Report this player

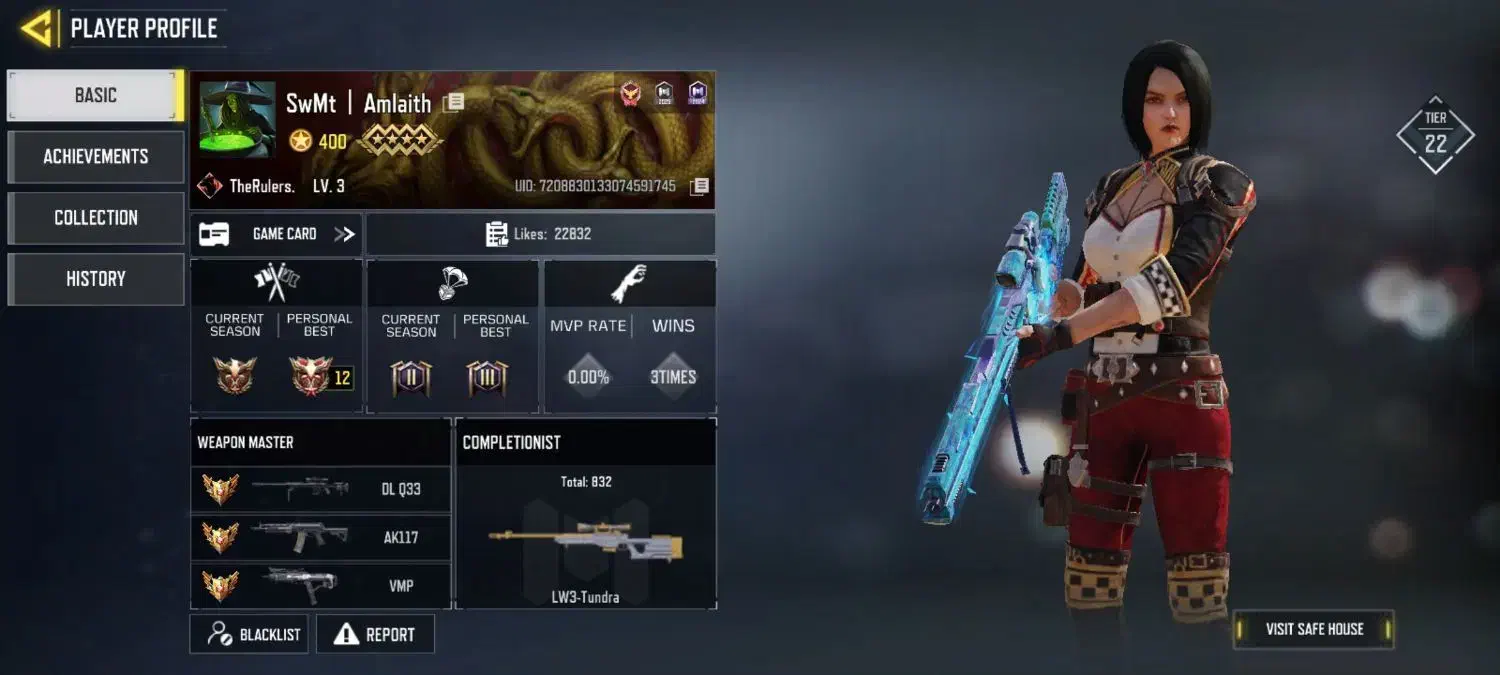point(375,634)
